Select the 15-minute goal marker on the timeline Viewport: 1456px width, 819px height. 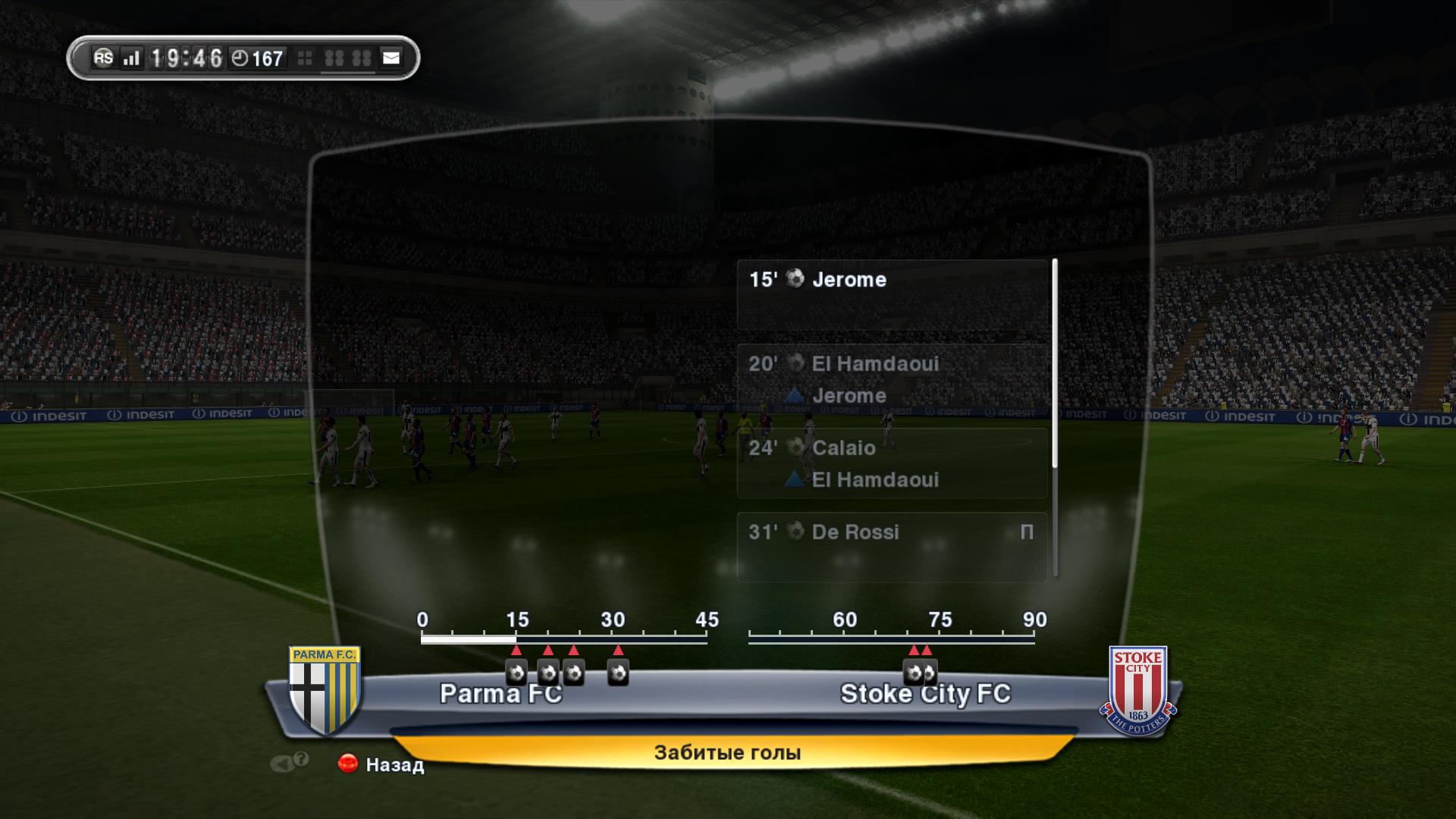[516, 672]
